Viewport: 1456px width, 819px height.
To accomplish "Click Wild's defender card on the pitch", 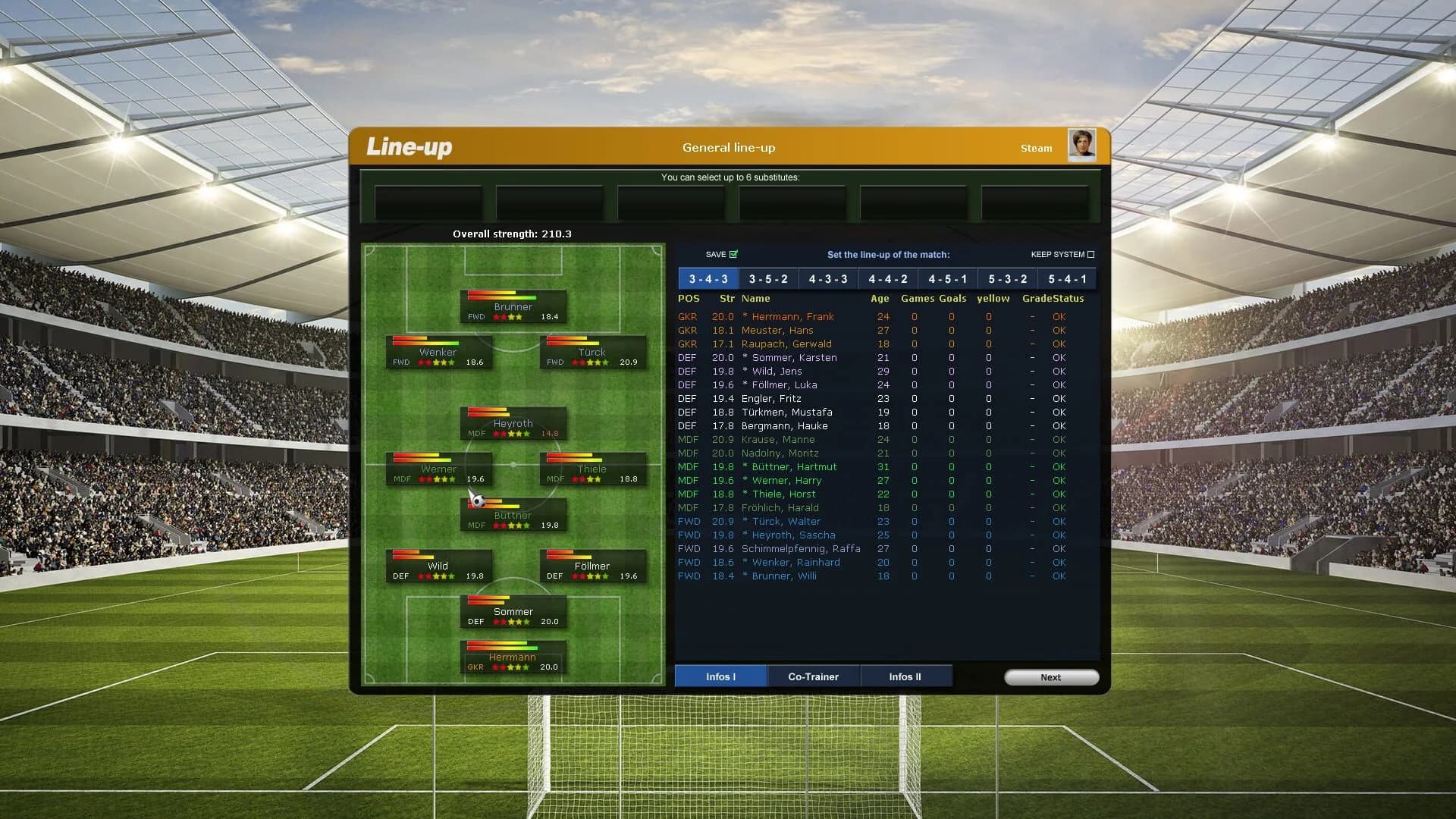I will click(x=439, y=566).
